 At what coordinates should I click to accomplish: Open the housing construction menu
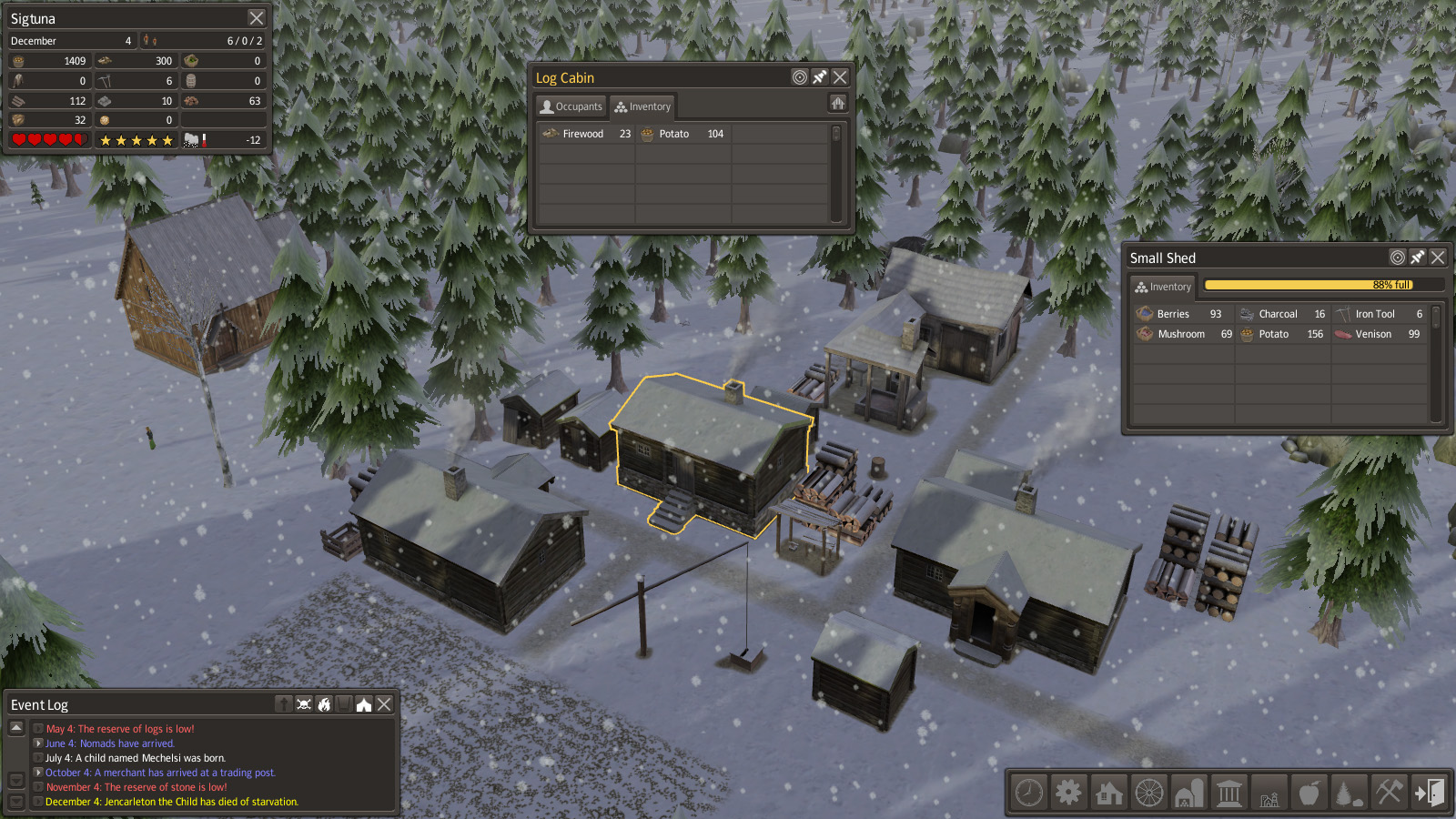(x=1109, y=793)
